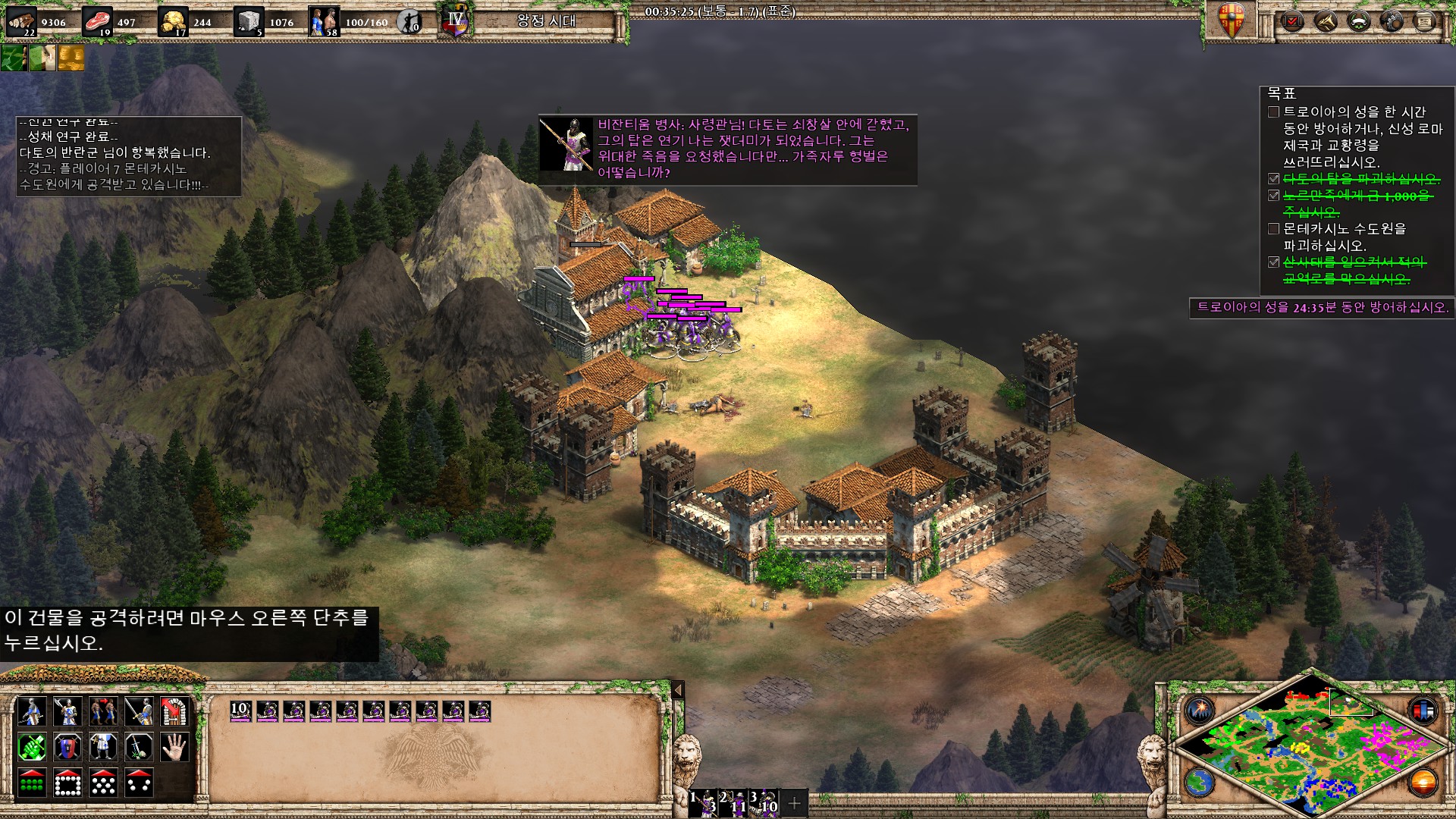
Task: Open the diplomacy laurel button
Action: coord(1359,21)
